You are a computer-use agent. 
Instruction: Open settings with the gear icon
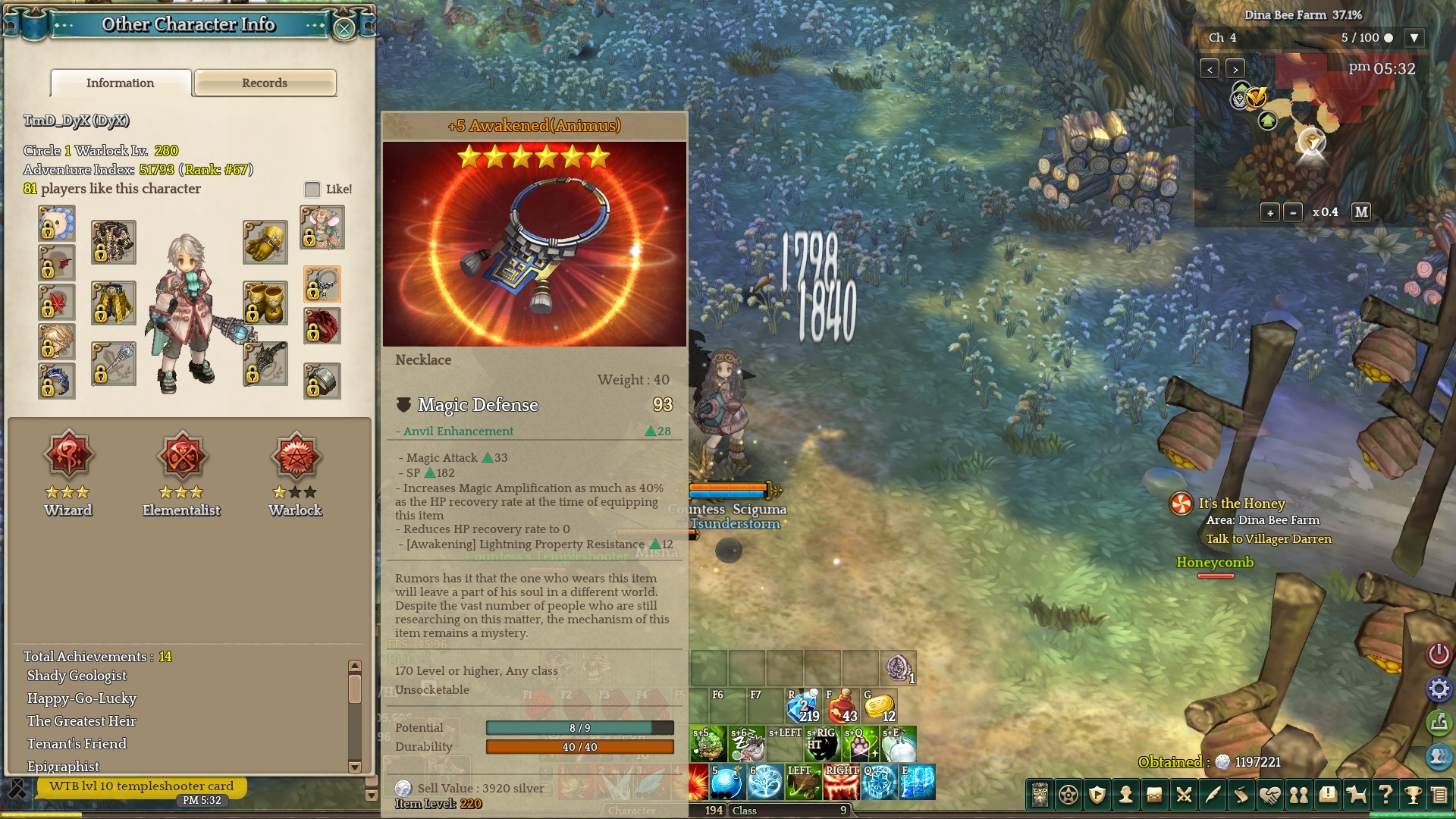(1439, 689)
